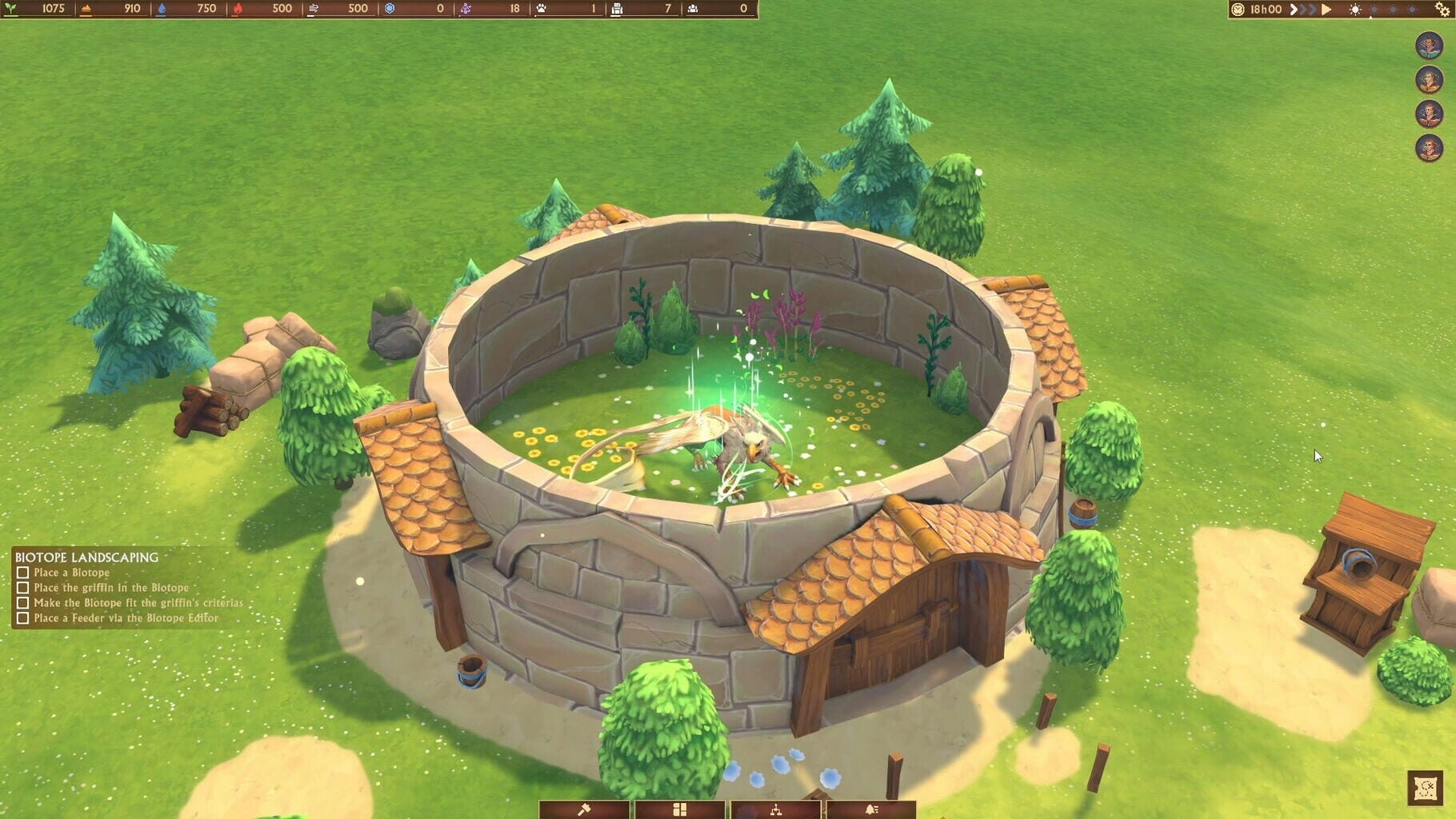
Task: Click the Biotope Landscaping objective header
Action: click(86, 557)
